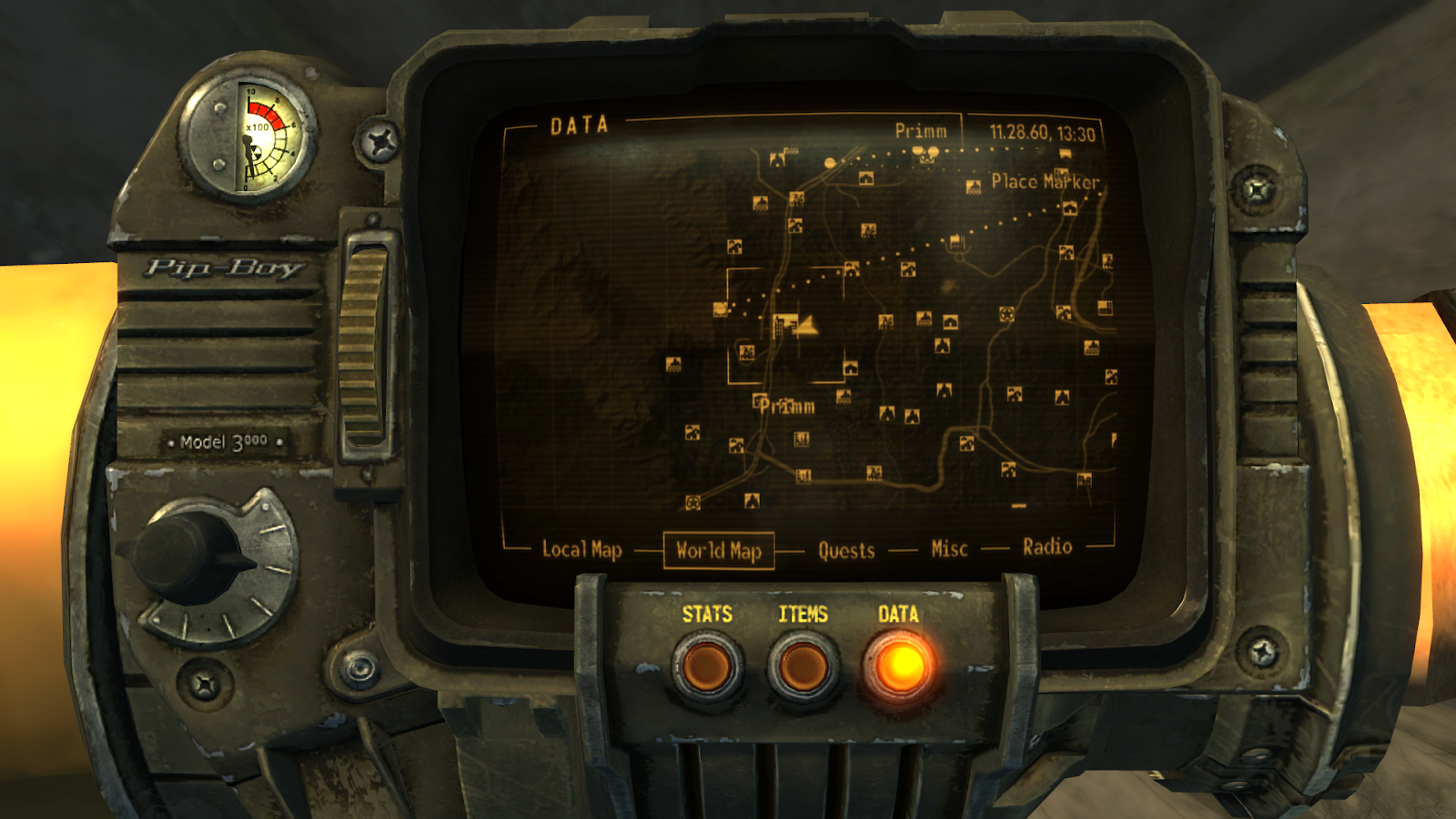Click the Primm settlement buildings marker

784,325
